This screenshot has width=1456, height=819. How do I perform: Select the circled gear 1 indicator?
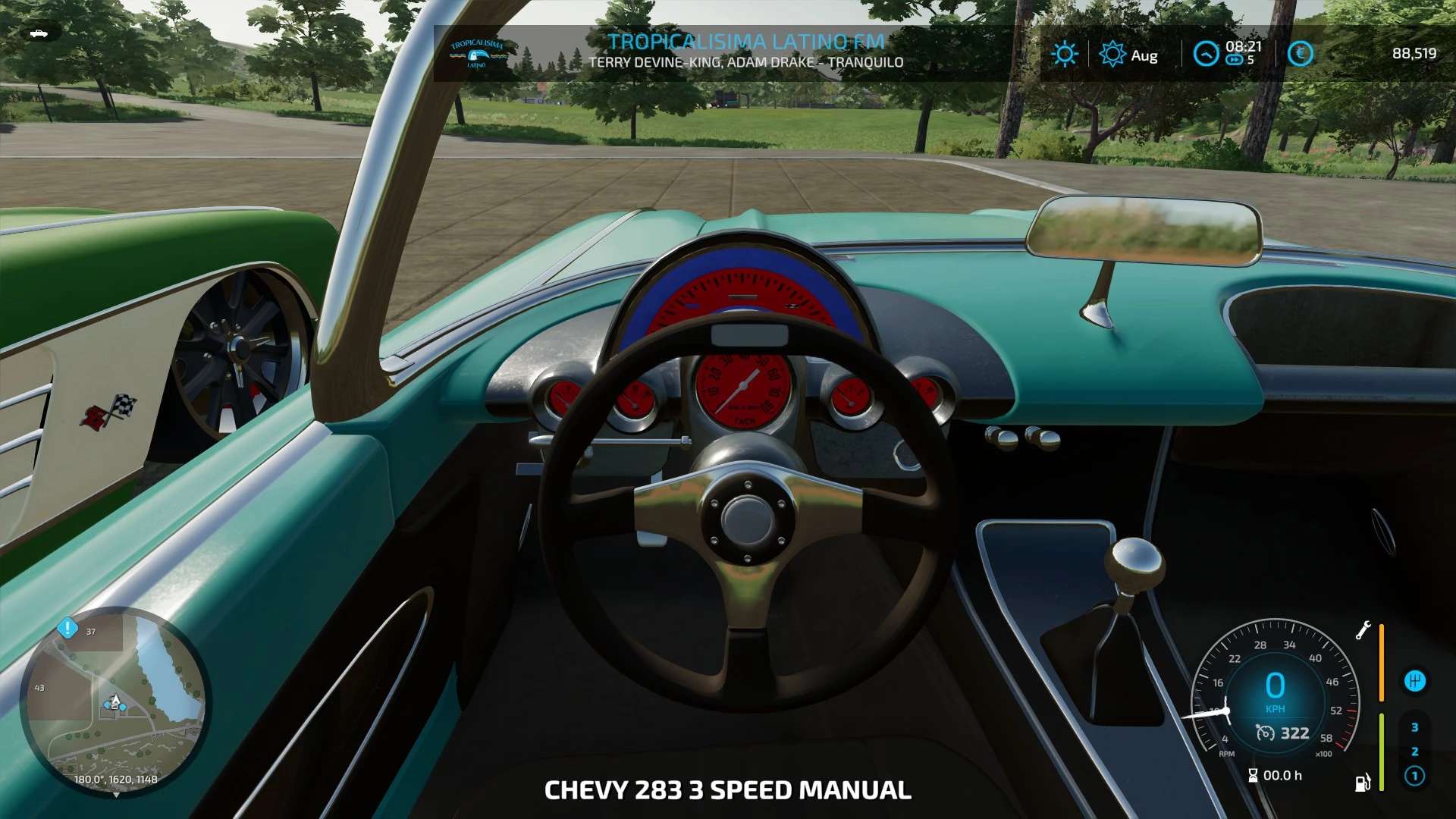pos(1414,776)
